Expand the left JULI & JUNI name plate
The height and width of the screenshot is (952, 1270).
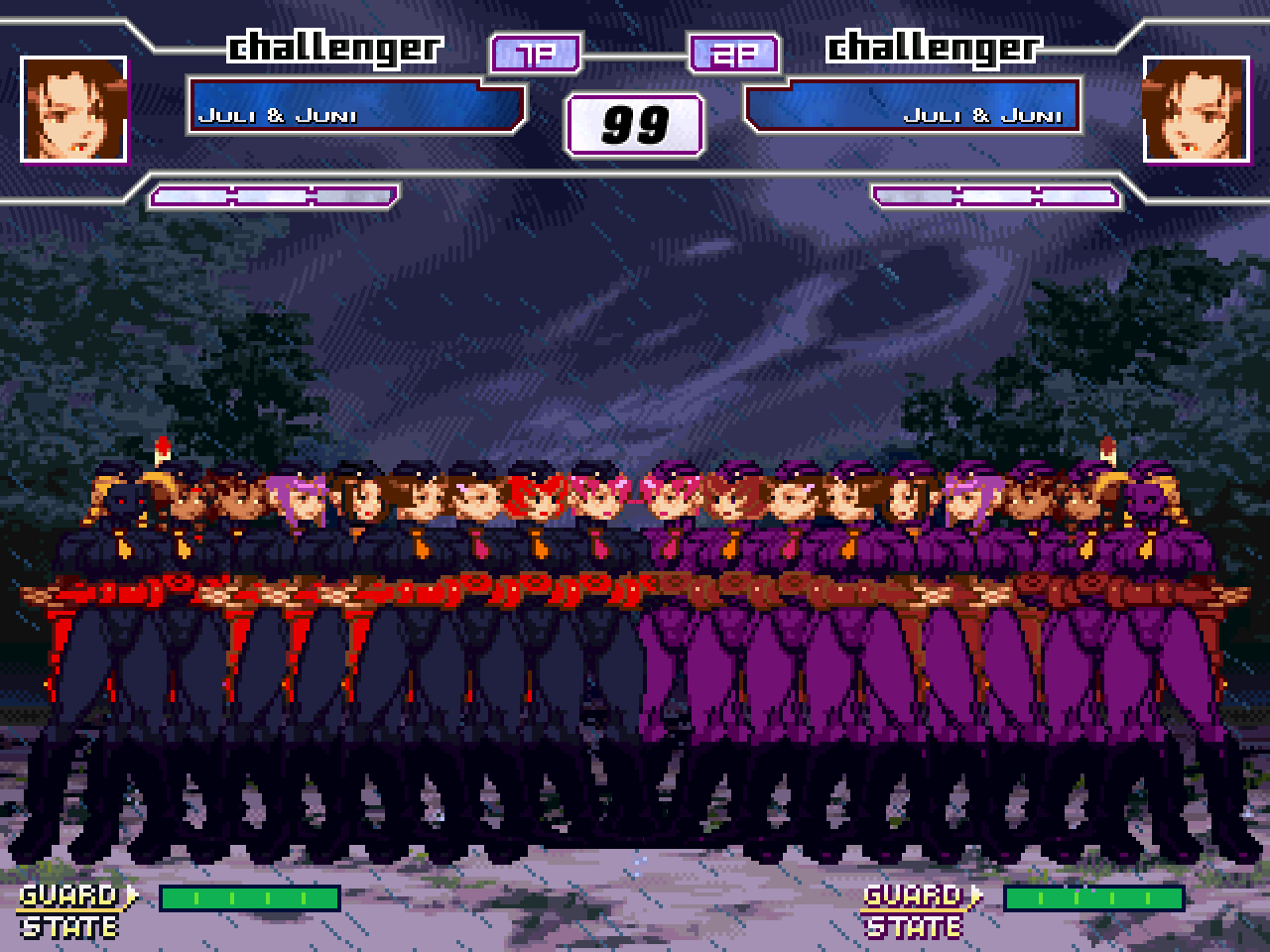pyautogui.click(x=359, y=111)
